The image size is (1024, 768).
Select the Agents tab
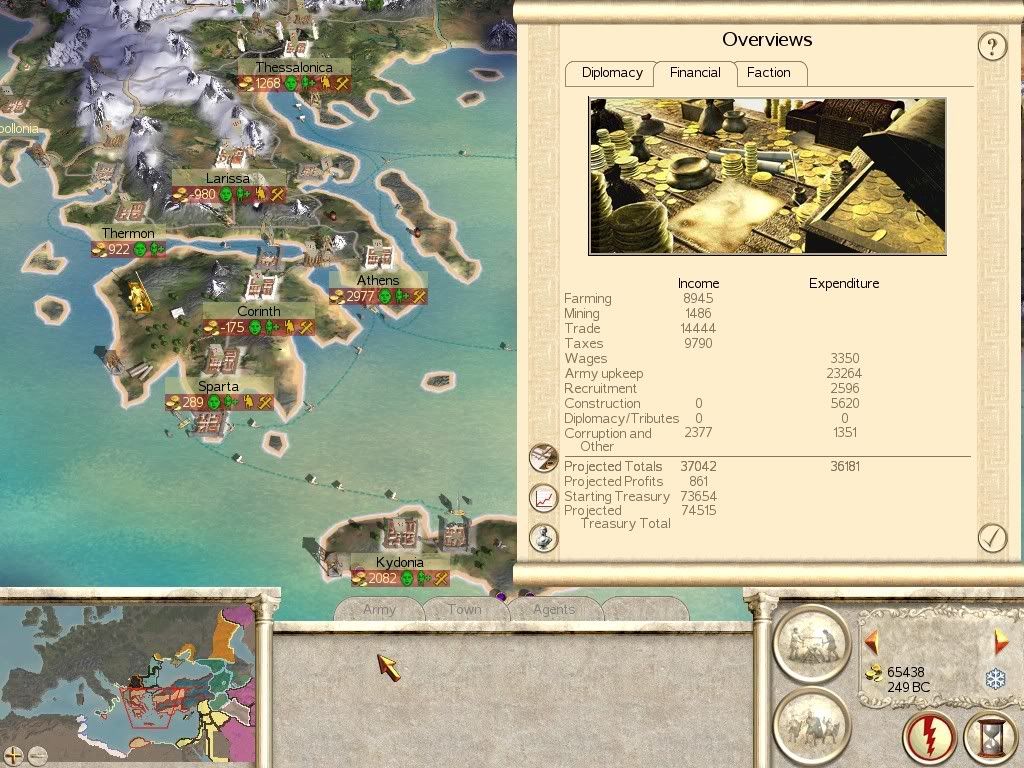pyautogui.click(x=554, y=609)
